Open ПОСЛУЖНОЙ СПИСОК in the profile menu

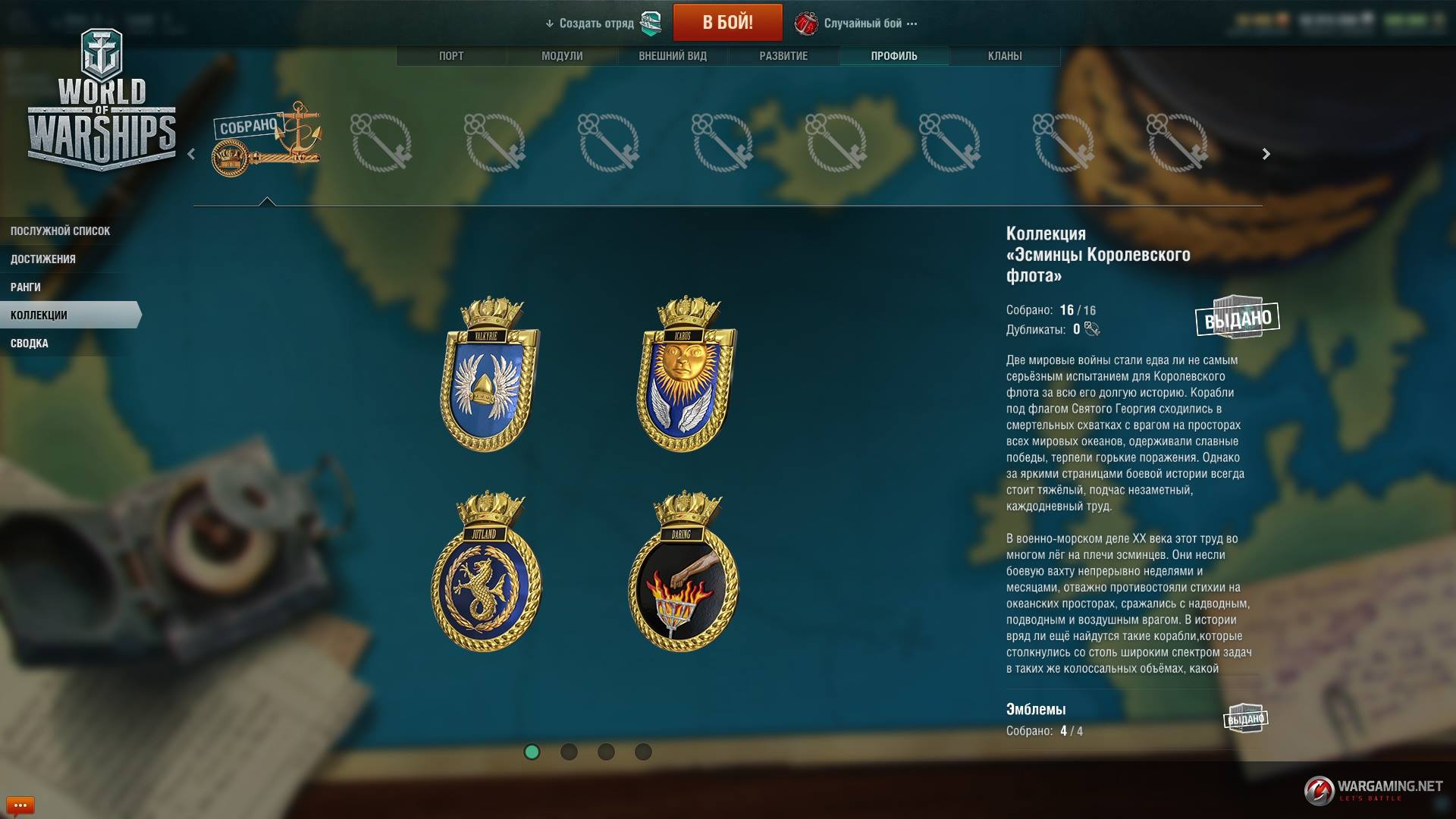click(x=61, y=231)
